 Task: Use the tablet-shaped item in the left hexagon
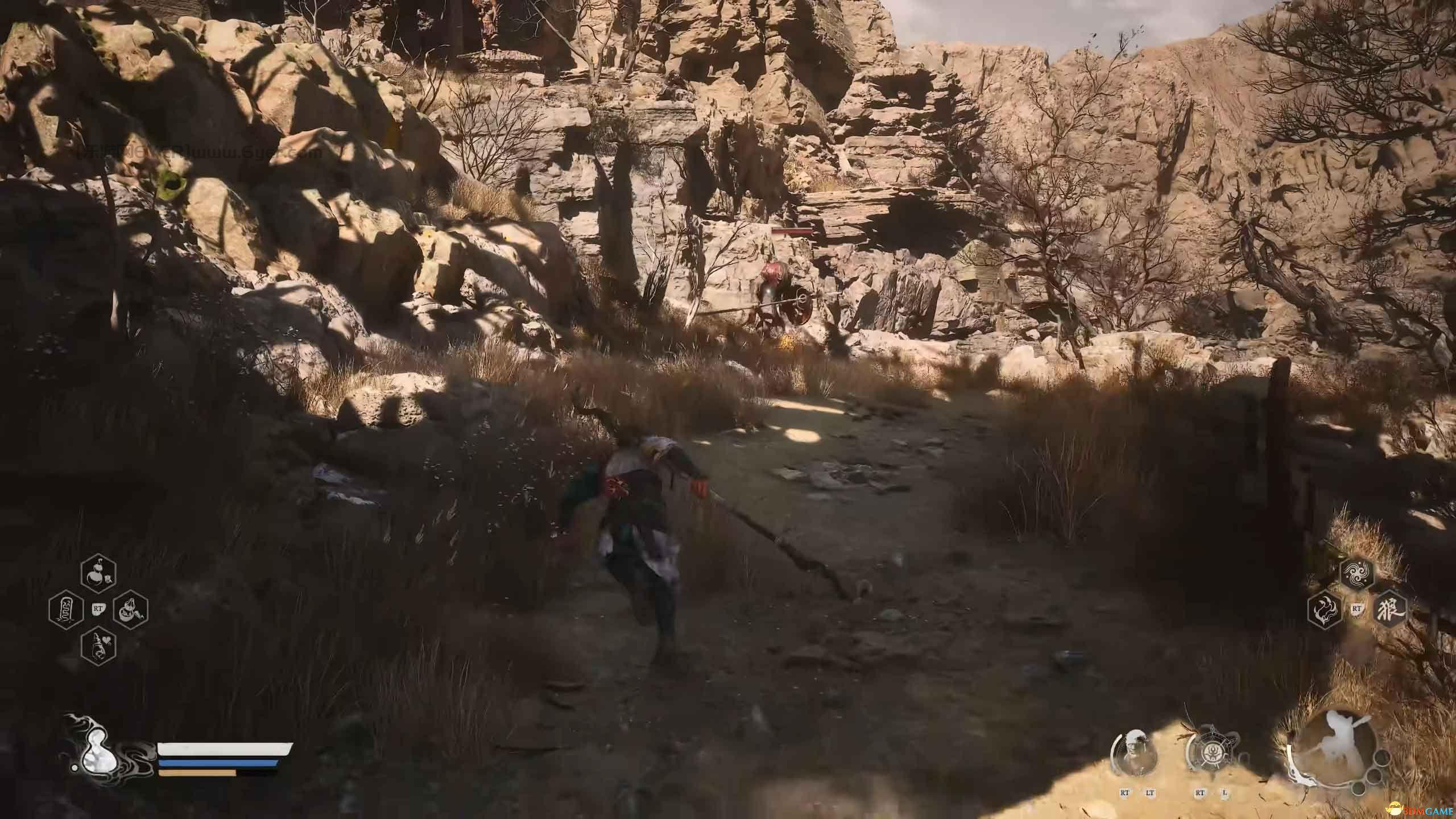(65, 610)
